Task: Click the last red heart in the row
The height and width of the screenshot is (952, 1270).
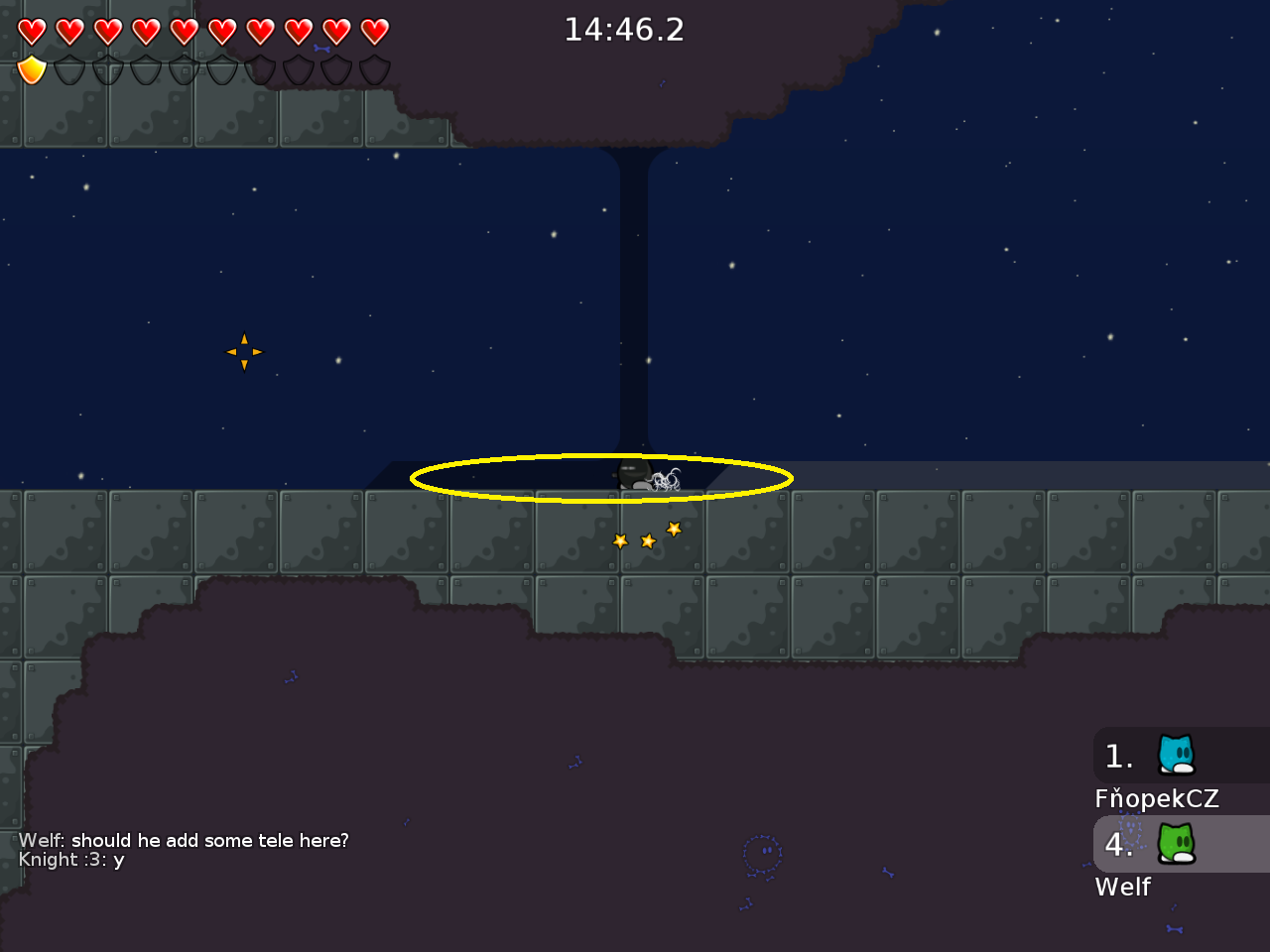Action: point(375,30)
